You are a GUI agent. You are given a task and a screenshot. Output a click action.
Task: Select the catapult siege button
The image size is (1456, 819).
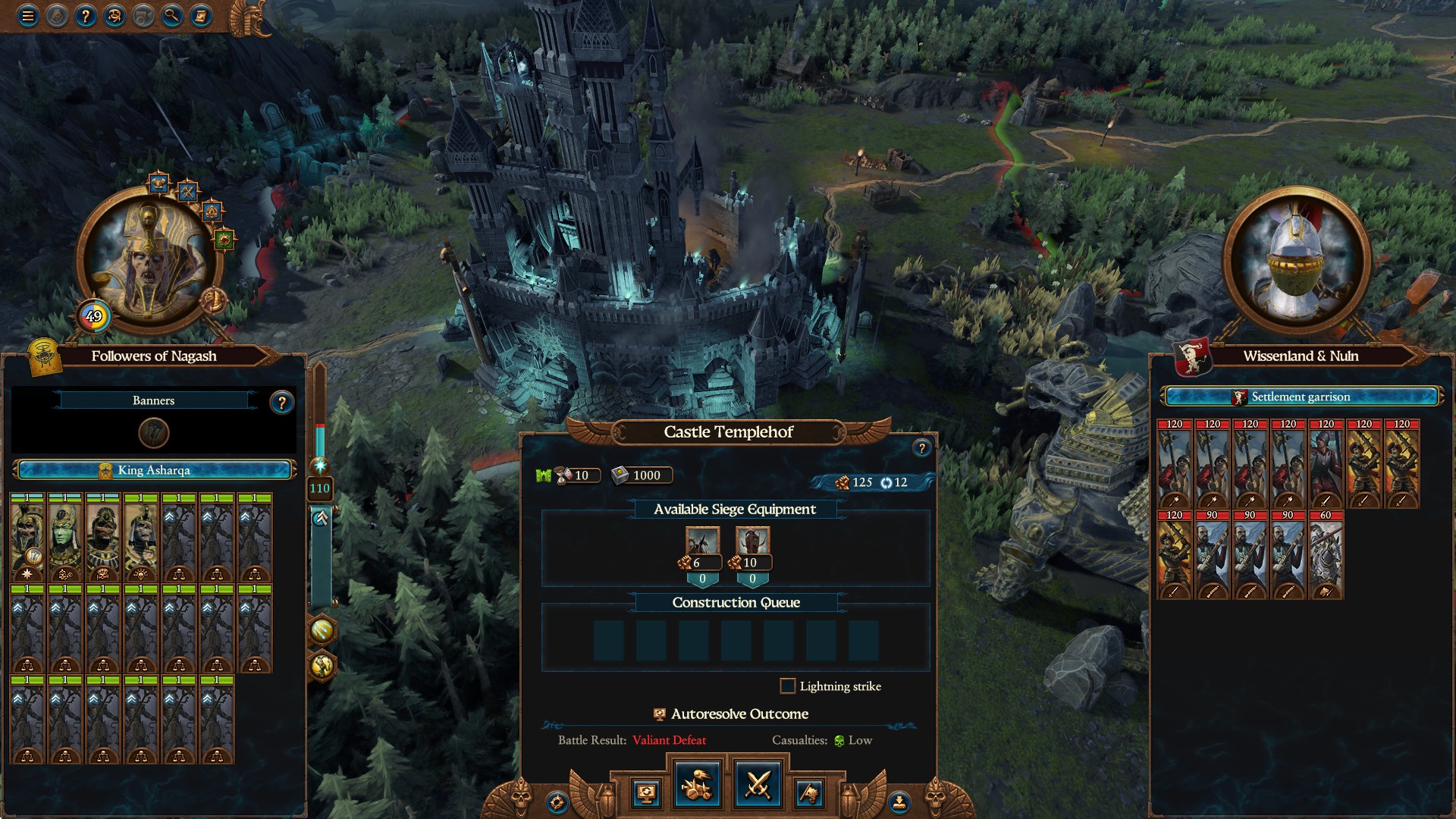click(698, 785)
